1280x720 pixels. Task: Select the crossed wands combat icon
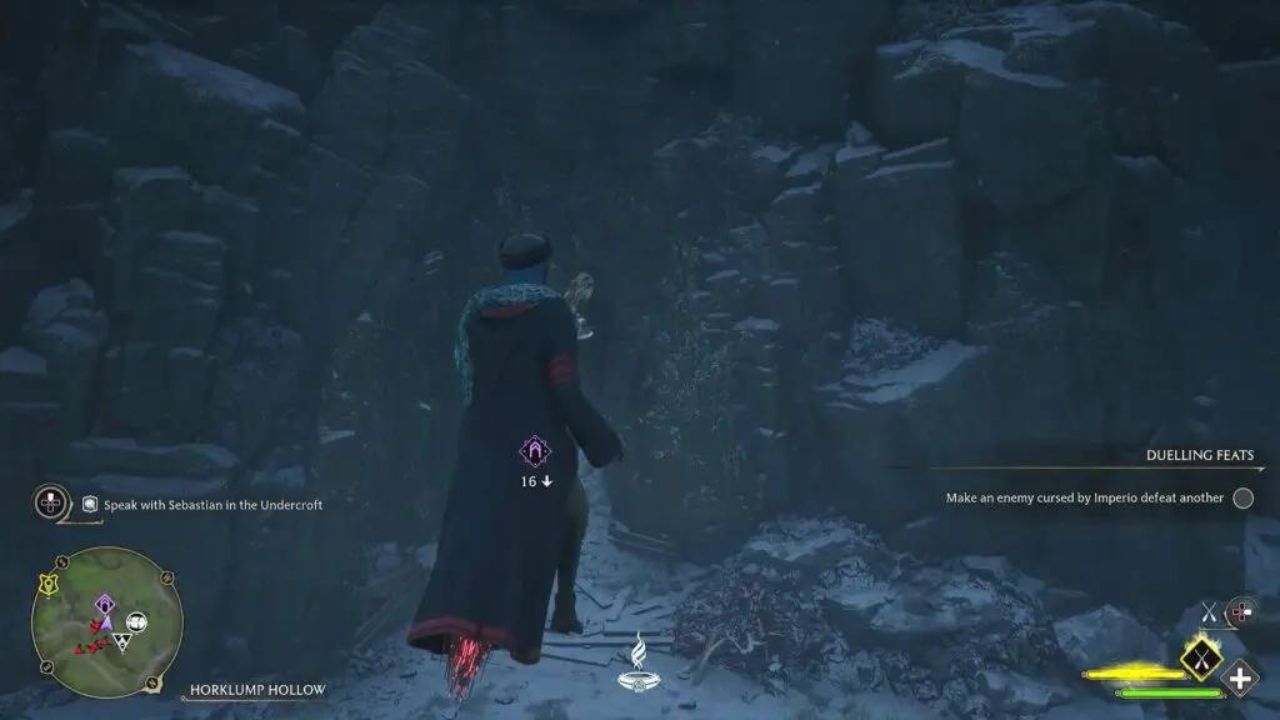pyautogui.click(x=1208, y=613)
